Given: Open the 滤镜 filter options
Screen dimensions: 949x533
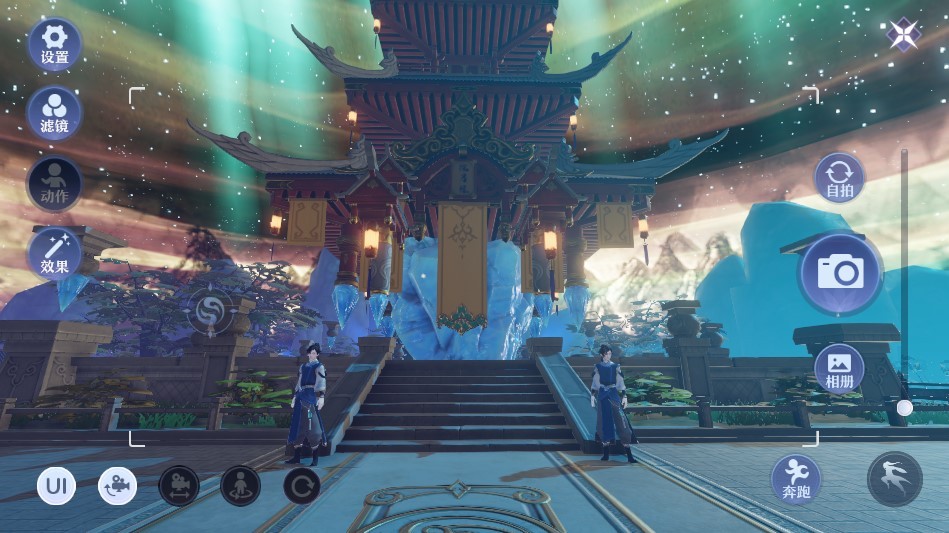Looking at the screenshot, I should pyautogui.click(x=55, y=113).
